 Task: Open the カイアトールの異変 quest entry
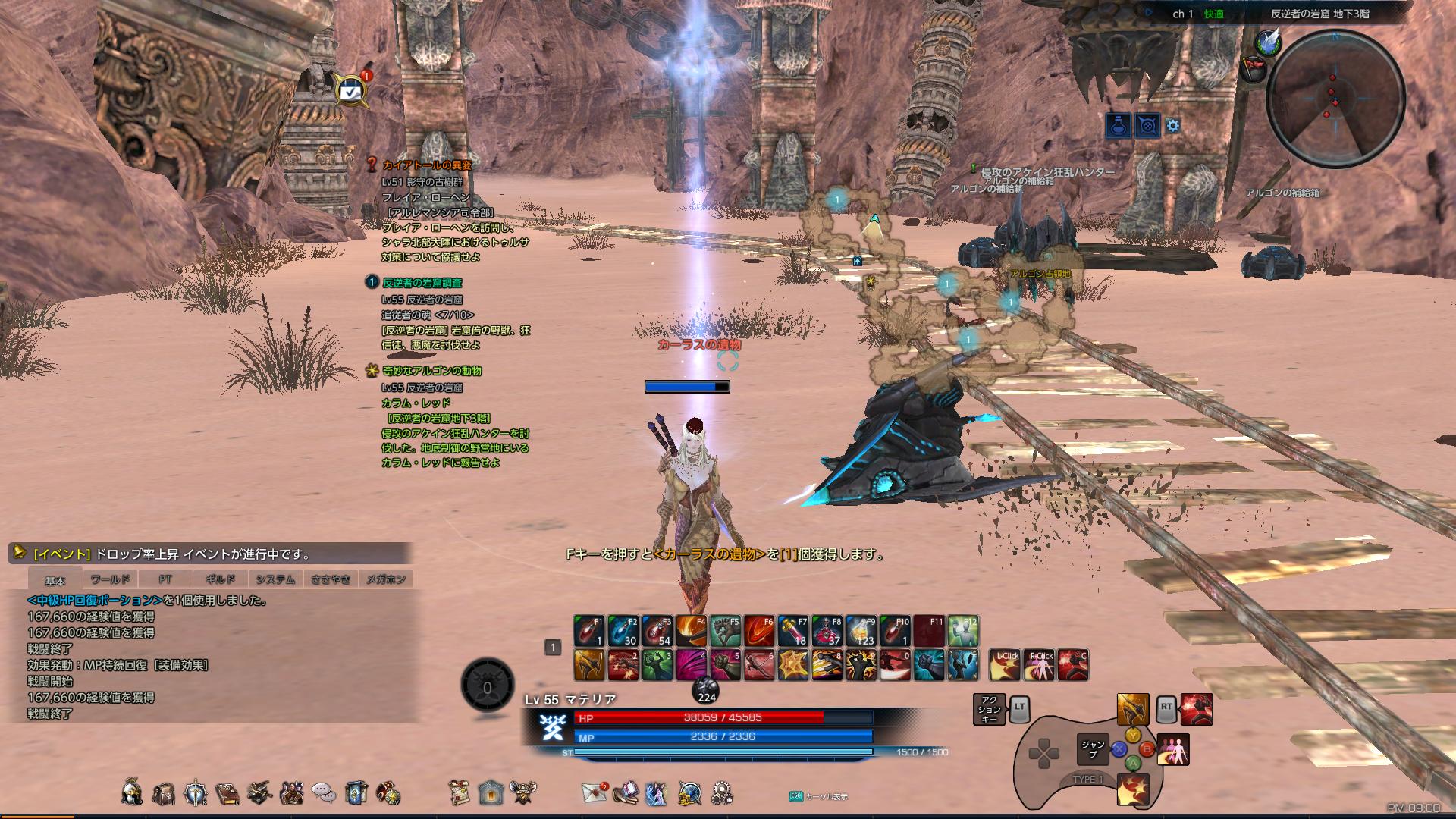[x=426, y=165]
